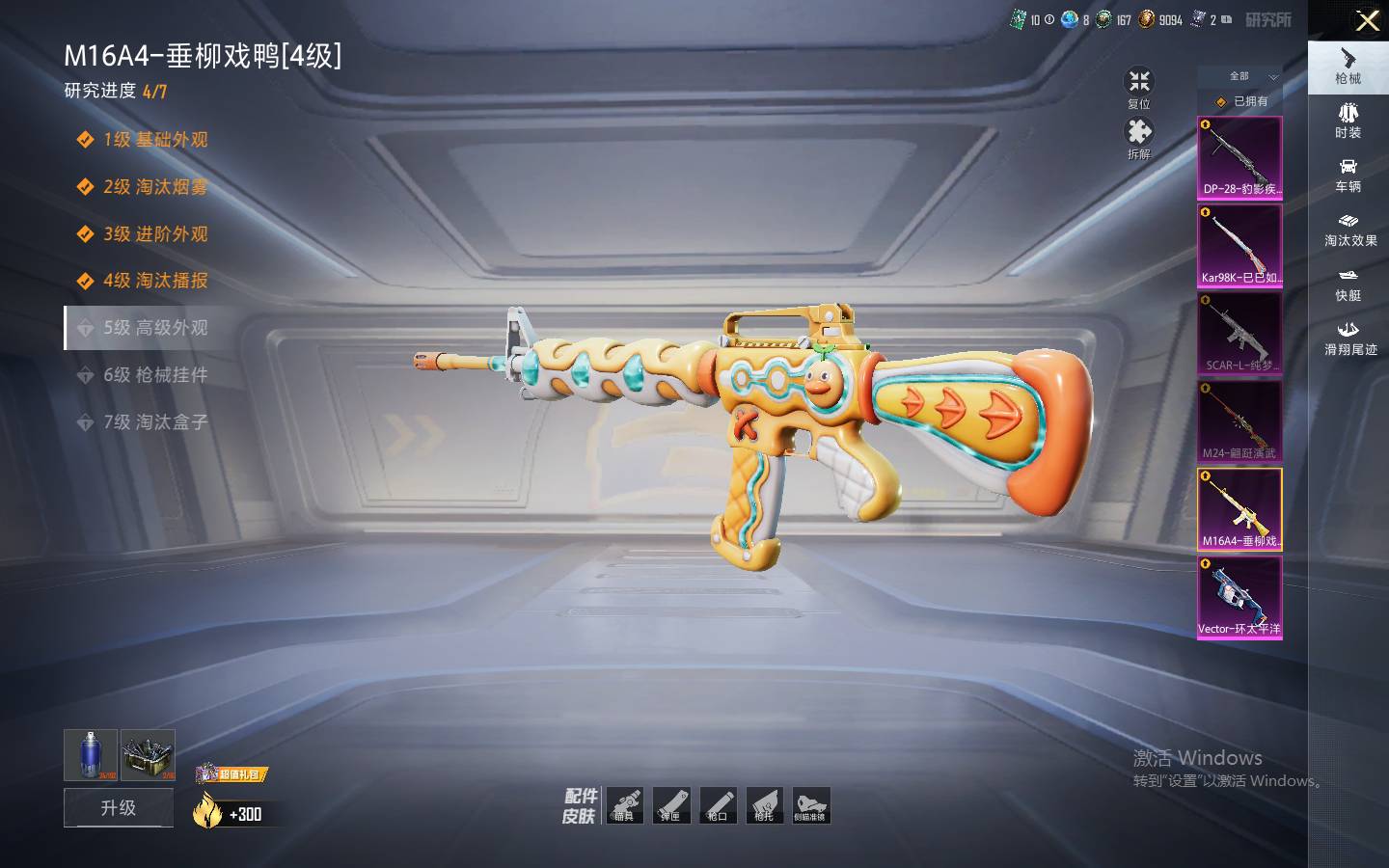This screenshot has height=868, width=1389.
Task: Select the SCAR-L skin thumbnail
Action: 1239,334
